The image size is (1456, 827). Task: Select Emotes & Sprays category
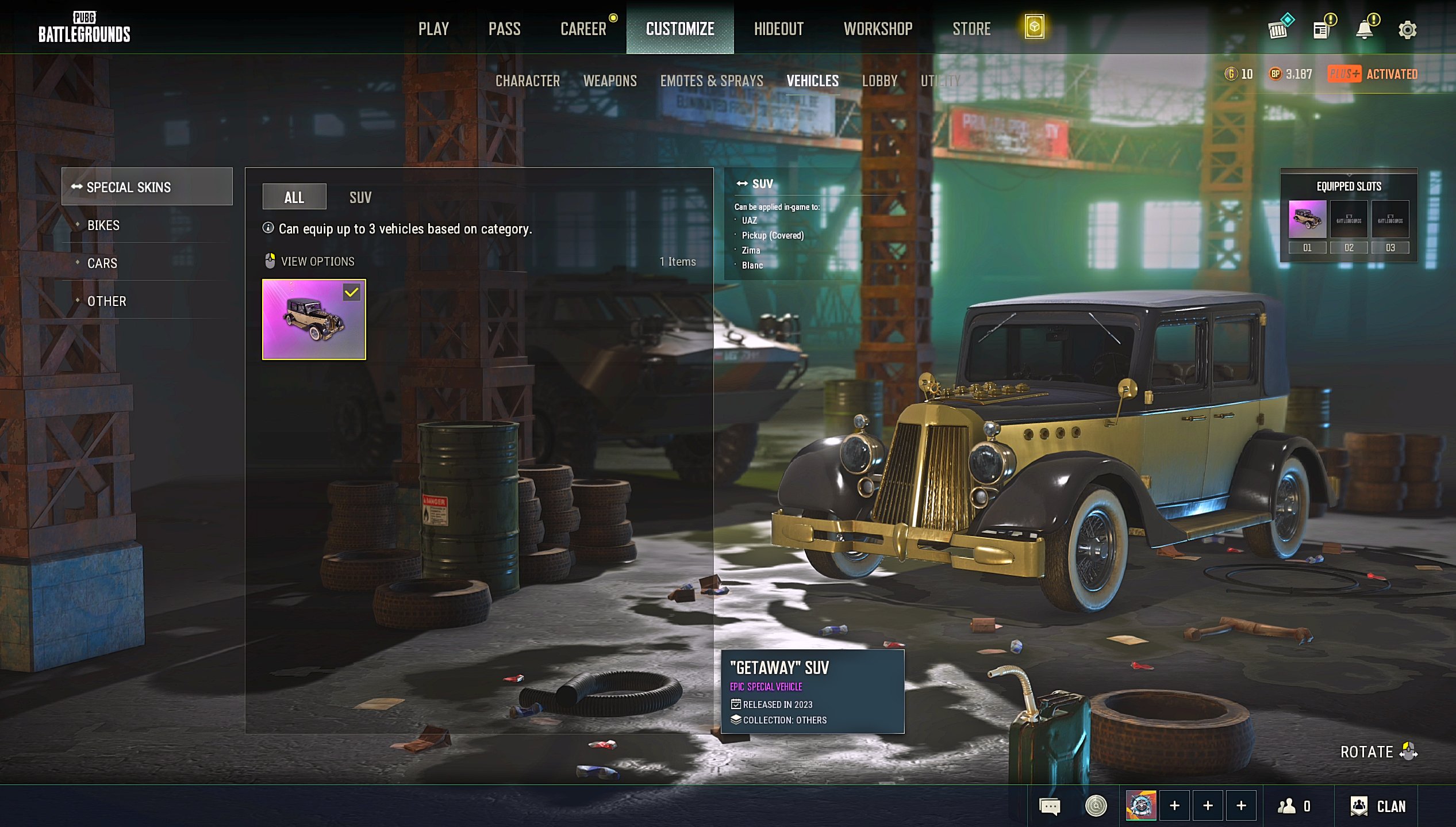pos(712,81)
